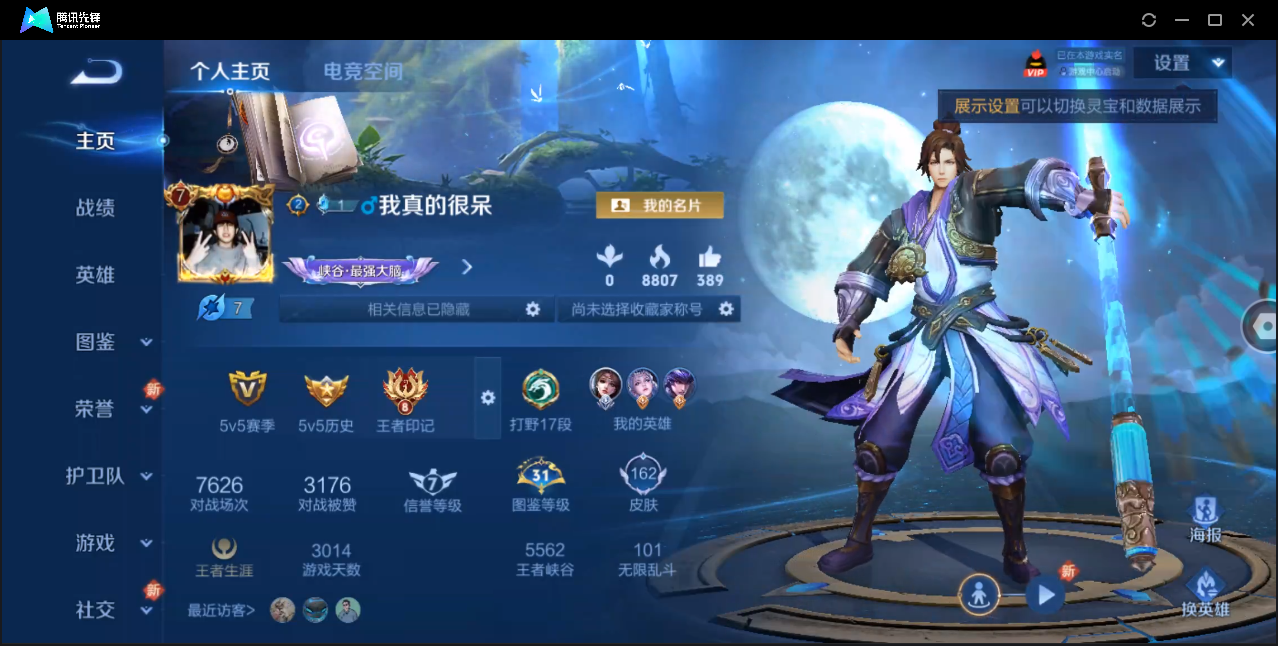Click the player avatar portrait
Viewport: 1278px width, 646px height.
[226, 238]
